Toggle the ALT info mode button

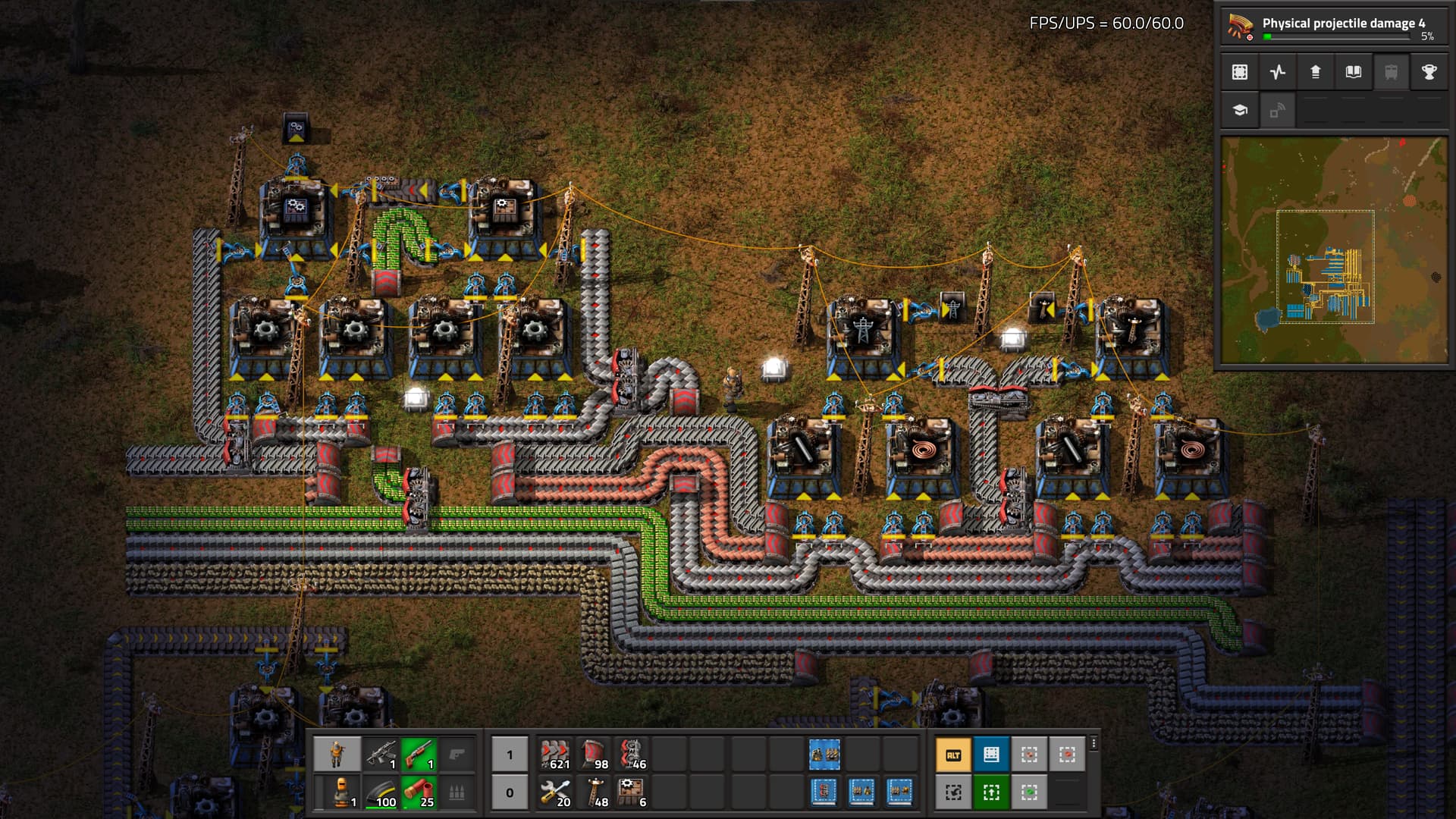pos(953,755)
